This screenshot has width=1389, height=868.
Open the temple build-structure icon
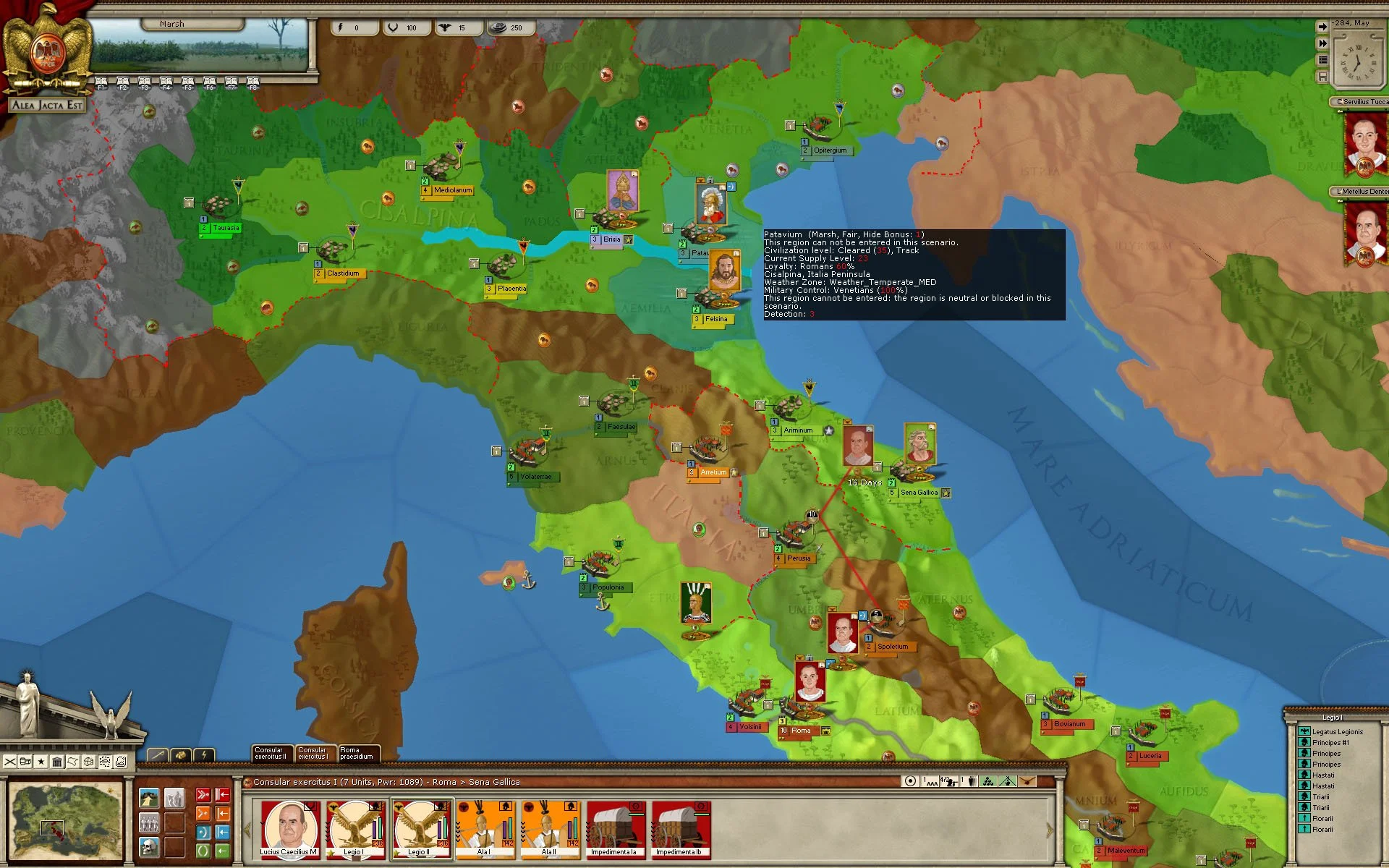[58, 762]
